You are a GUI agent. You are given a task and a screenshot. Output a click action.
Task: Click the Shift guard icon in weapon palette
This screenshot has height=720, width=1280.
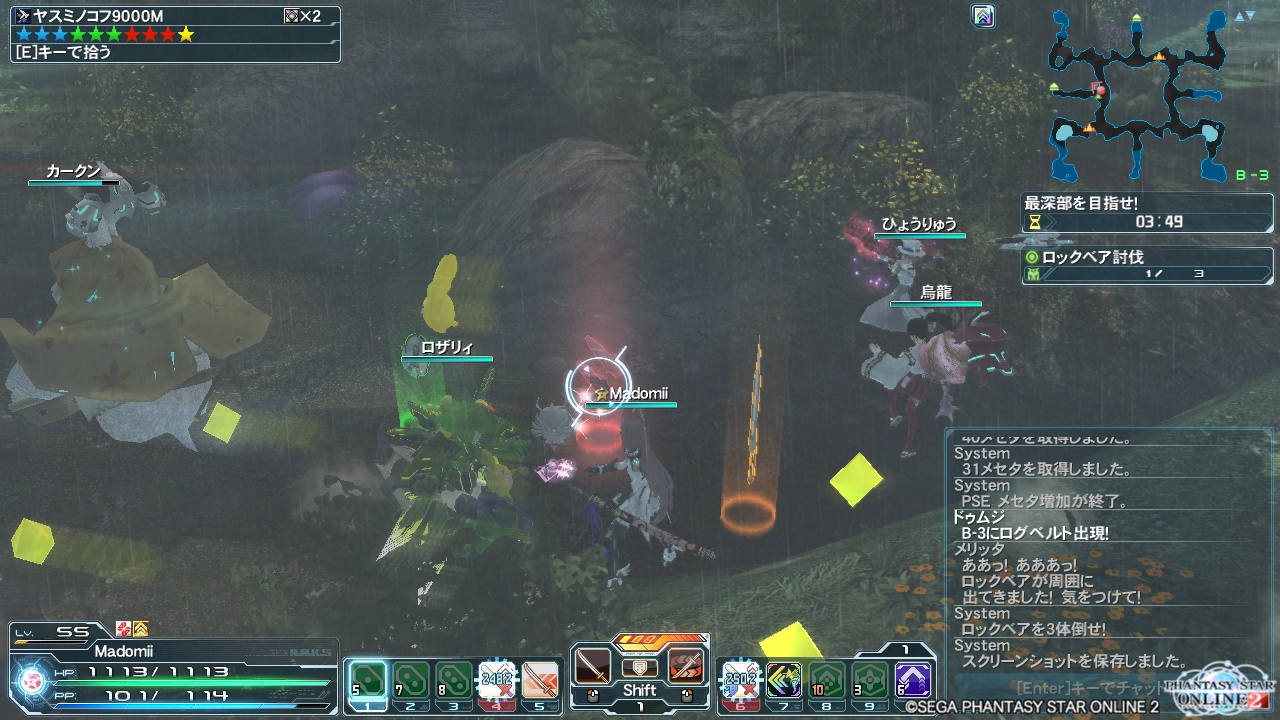639,668
